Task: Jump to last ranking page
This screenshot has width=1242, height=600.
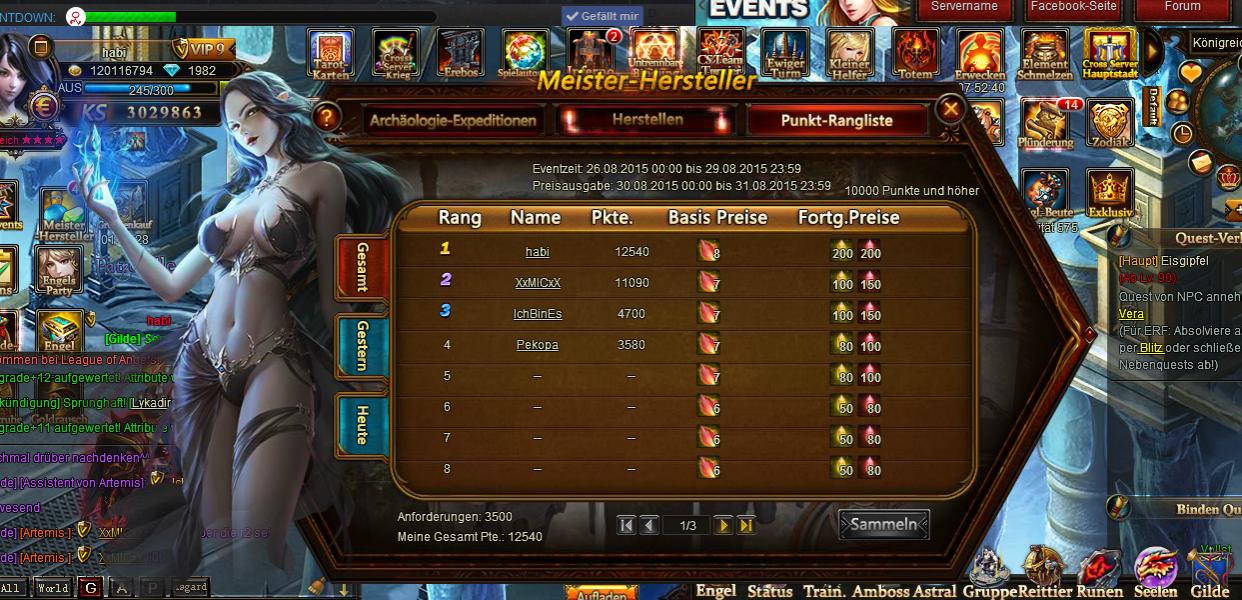Action: tap(746, 525)
